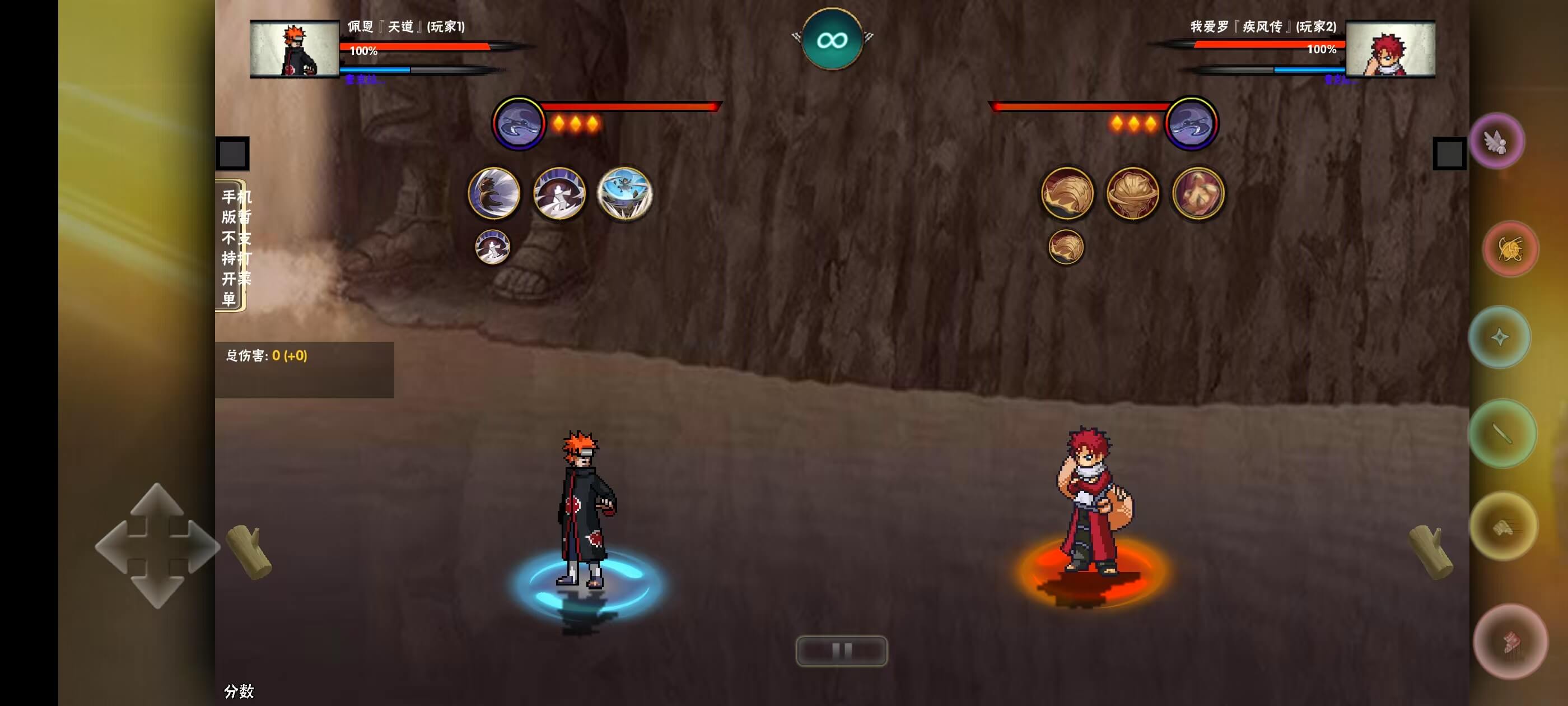Activate Pain's blue sphere skill icon
This screenshot has height=706, width=1568.
pyautogui.click(x=624, y=193)
